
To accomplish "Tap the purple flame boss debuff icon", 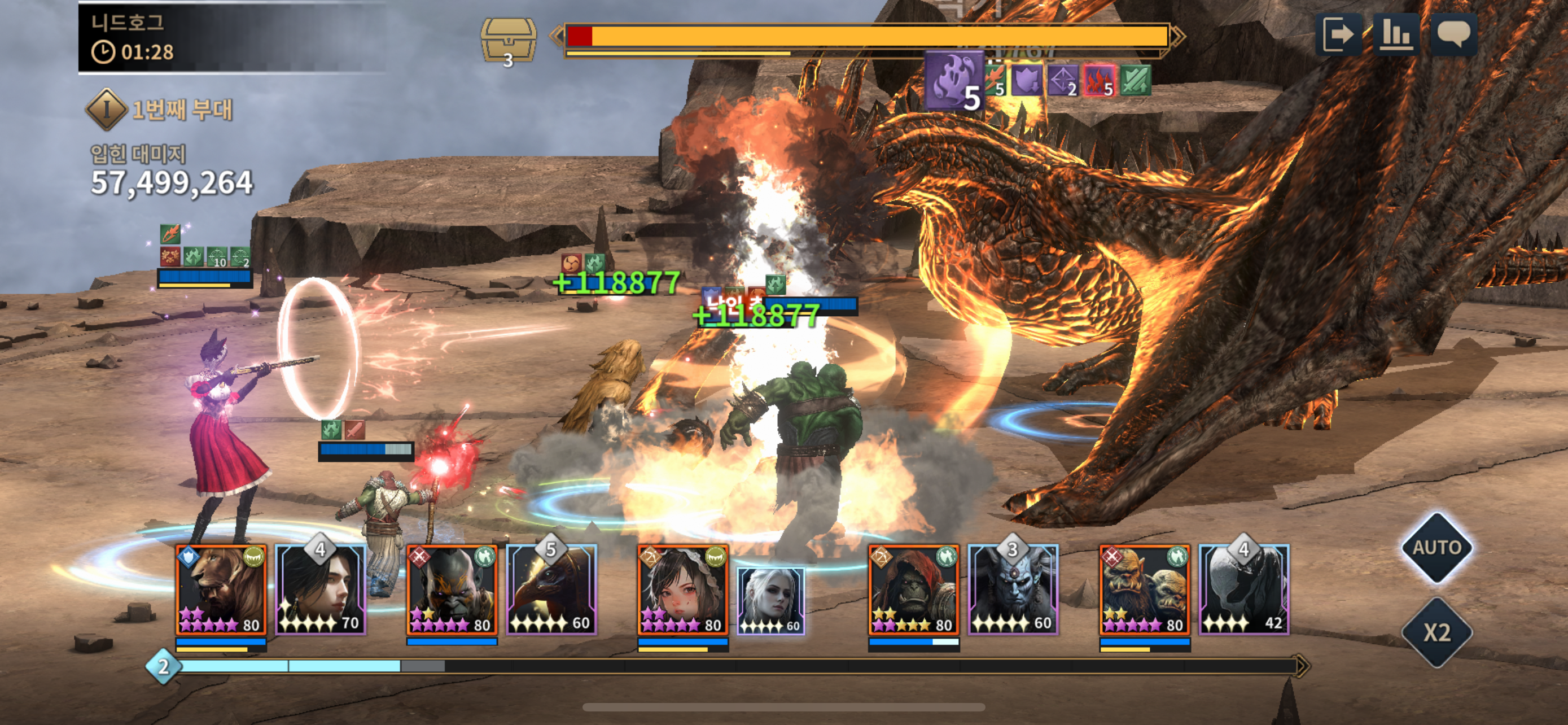I will pyautogui.click(x=954, y=80).
